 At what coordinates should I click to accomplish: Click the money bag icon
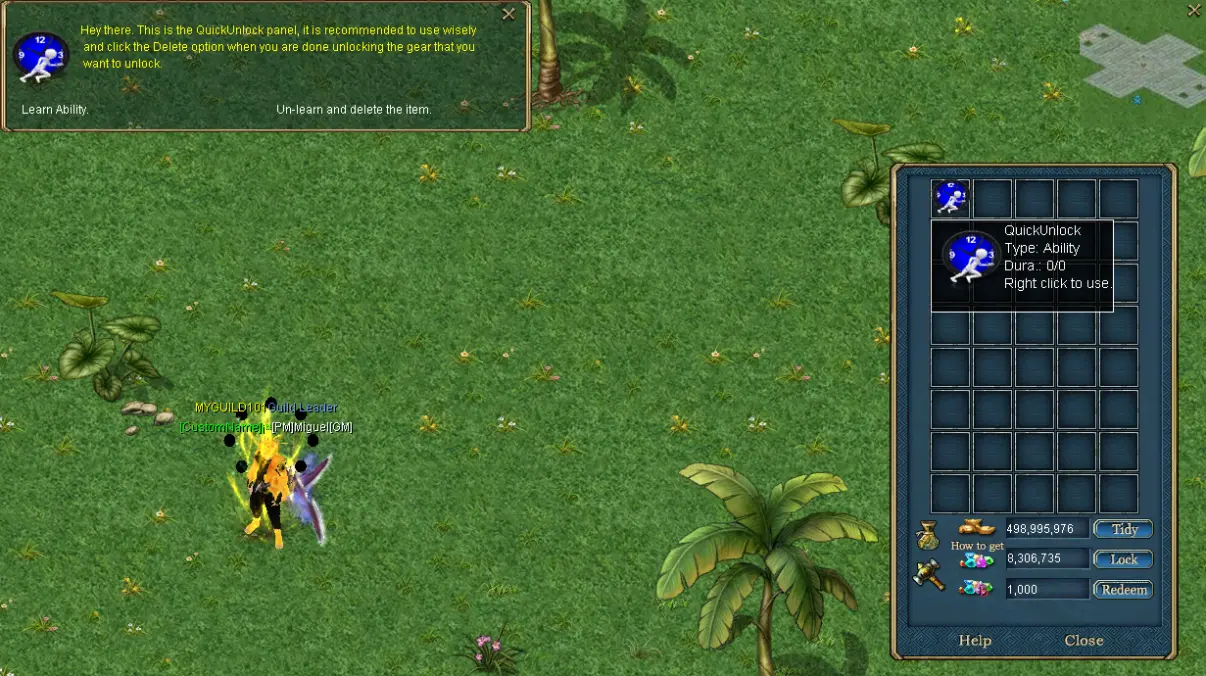point(927,536)
